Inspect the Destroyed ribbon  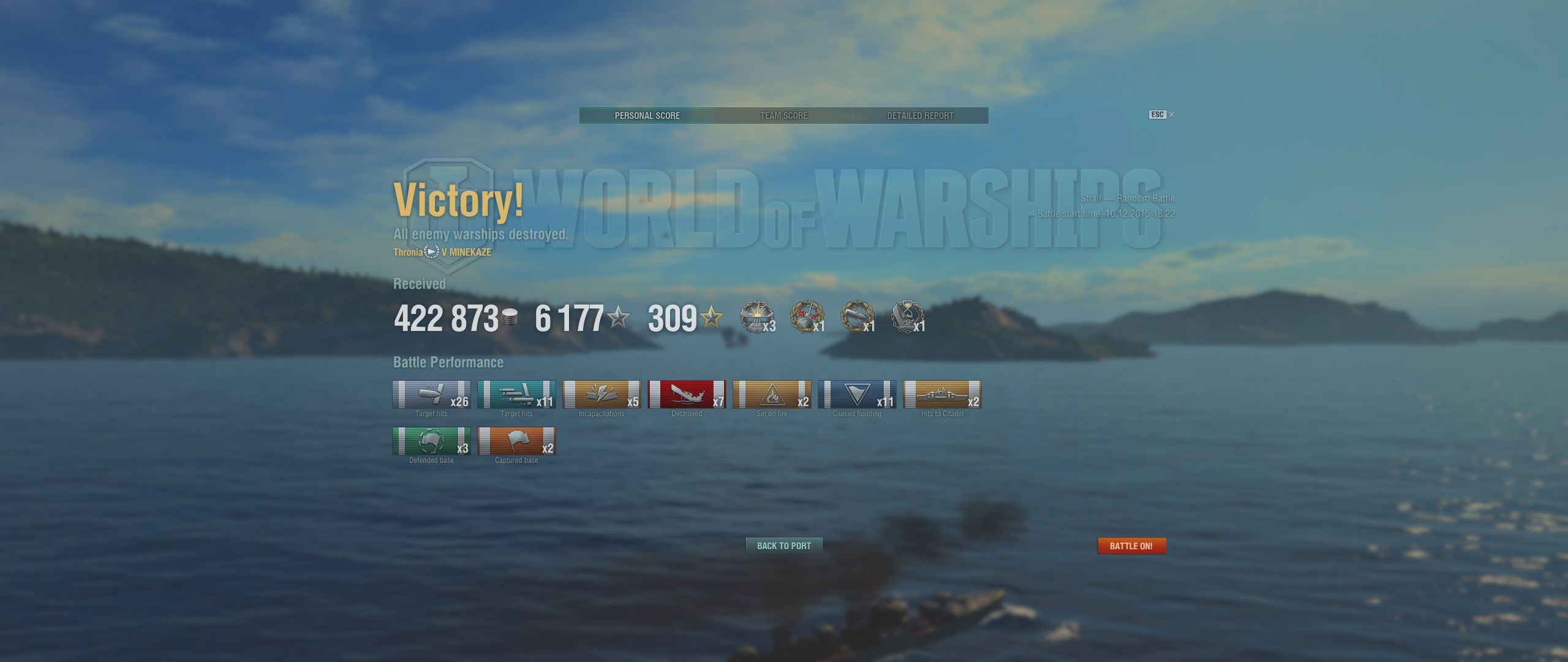[687, 395]
